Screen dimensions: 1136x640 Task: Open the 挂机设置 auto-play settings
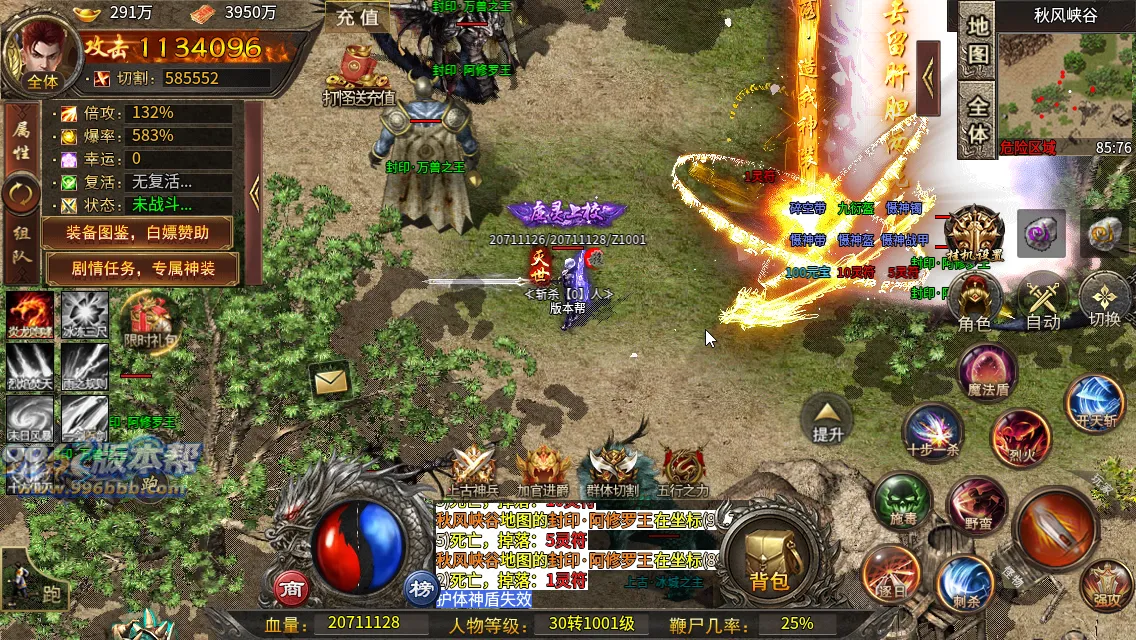tap(973, 234)
